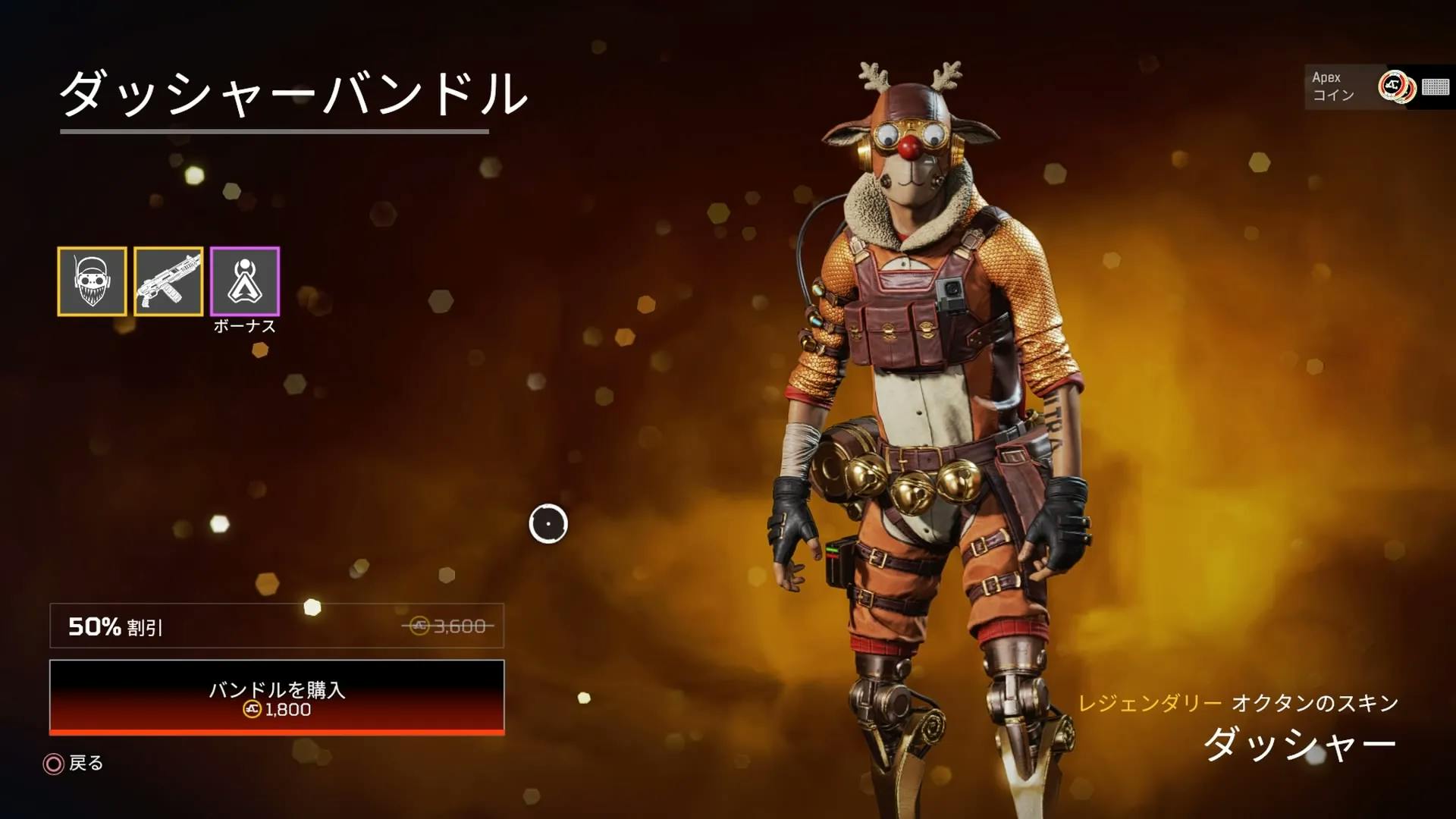Select the Octane legend skin thumbnail
This screenshot has width=1456, height=819.
click(92, 281)
